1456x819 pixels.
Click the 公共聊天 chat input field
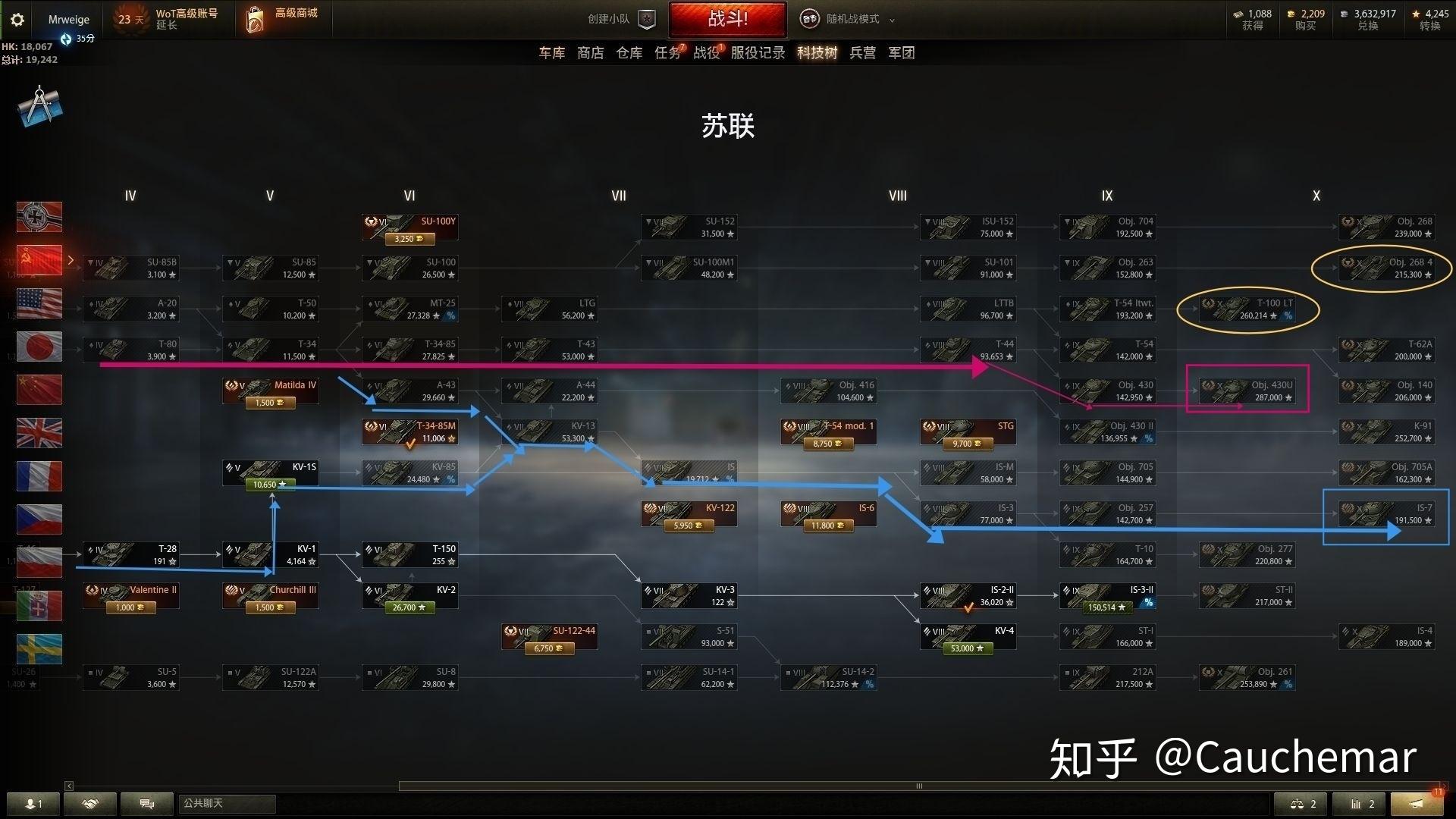pos(227,803)
